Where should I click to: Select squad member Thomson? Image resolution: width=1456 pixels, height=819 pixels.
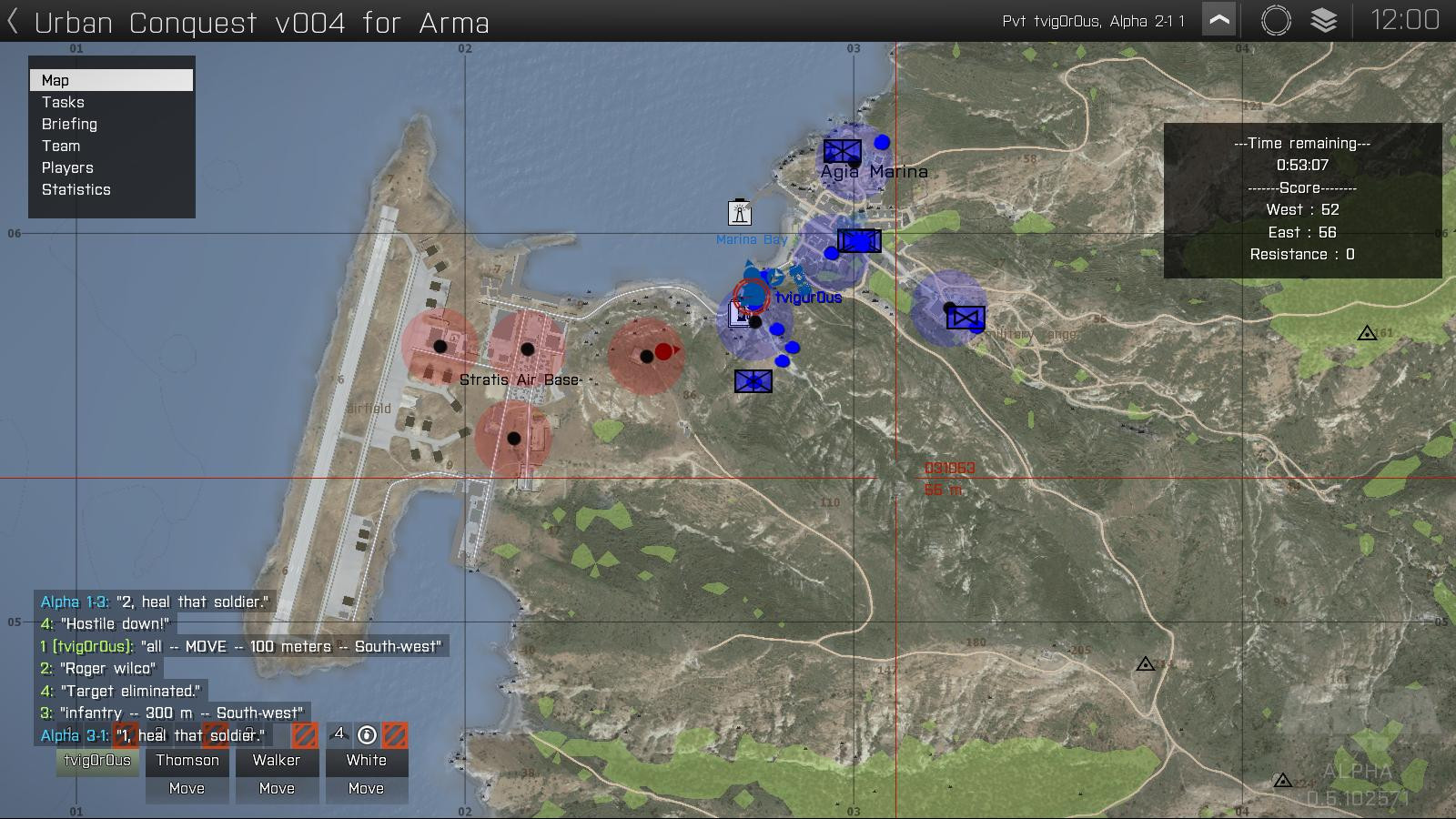pos(187,761)
